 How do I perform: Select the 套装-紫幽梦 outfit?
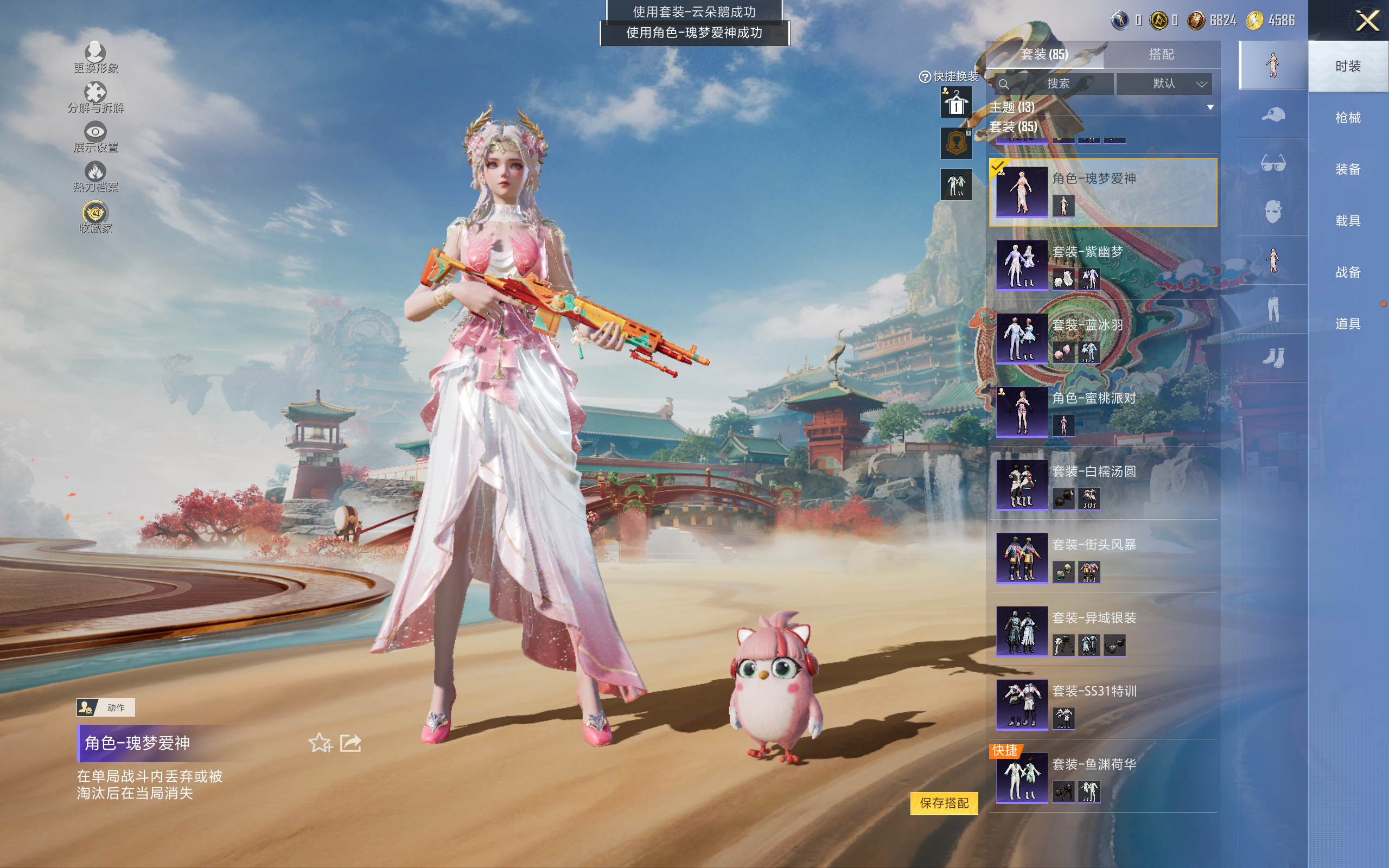coord(1102,265)
